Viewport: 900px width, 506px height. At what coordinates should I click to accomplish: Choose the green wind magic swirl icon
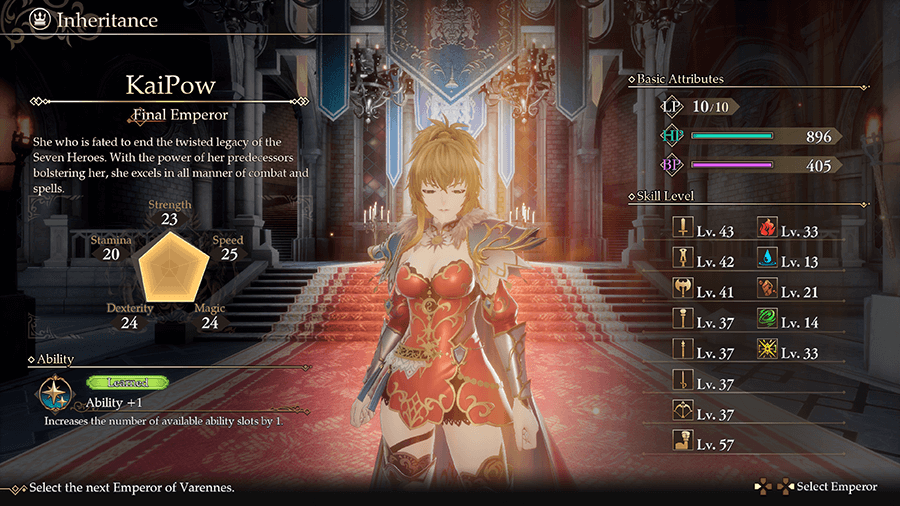click(769, 322)
